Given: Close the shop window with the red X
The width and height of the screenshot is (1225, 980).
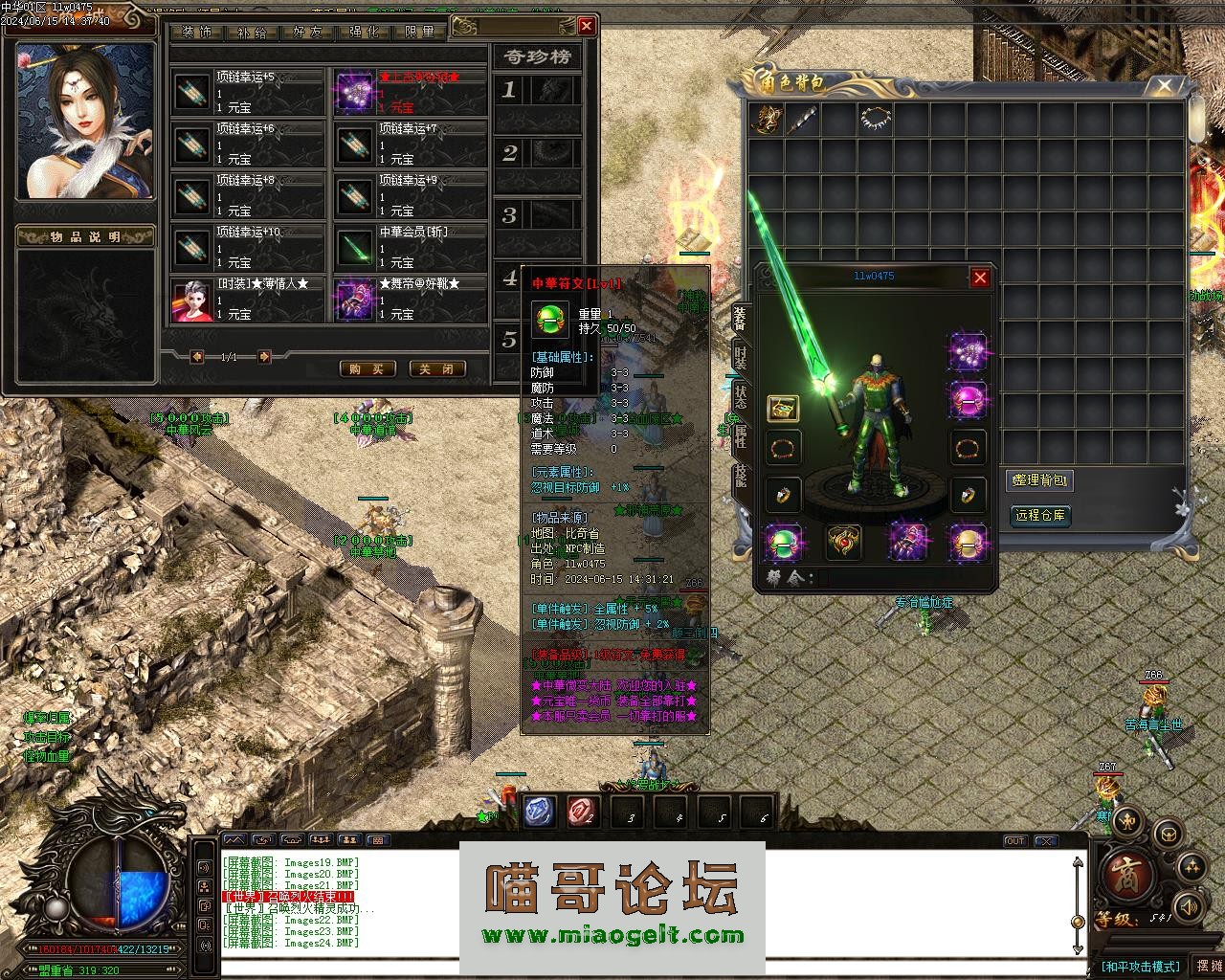Looking at the screenshot, I should pyautogui.click(x=587, y=26).
